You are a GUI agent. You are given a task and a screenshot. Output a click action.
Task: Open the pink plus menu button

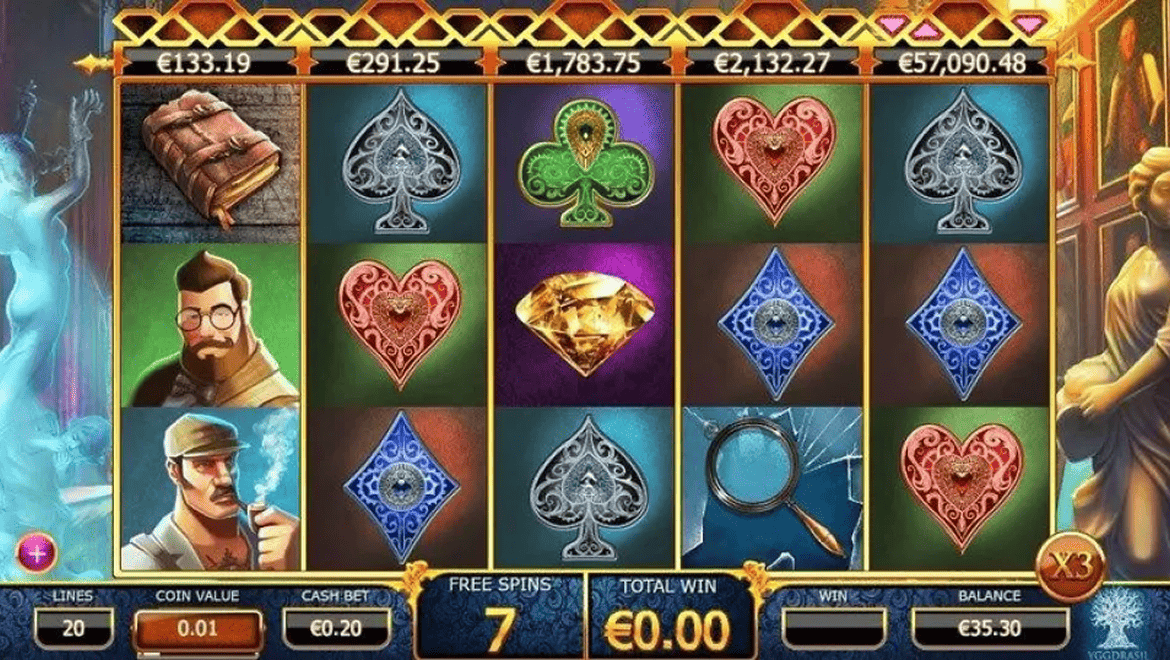[36, 553]
